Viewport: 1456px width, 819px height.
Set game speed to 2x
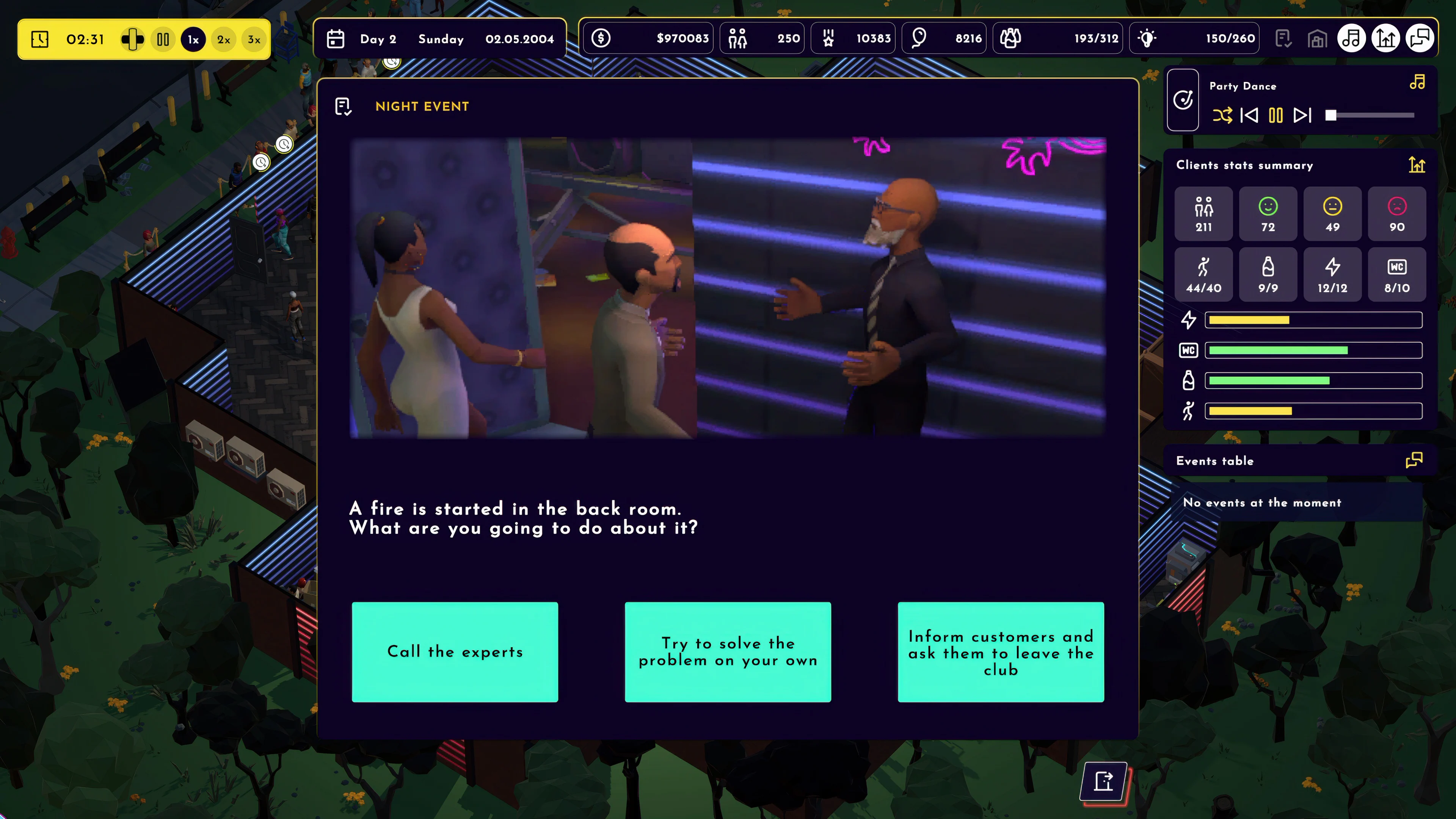[223, 39]
